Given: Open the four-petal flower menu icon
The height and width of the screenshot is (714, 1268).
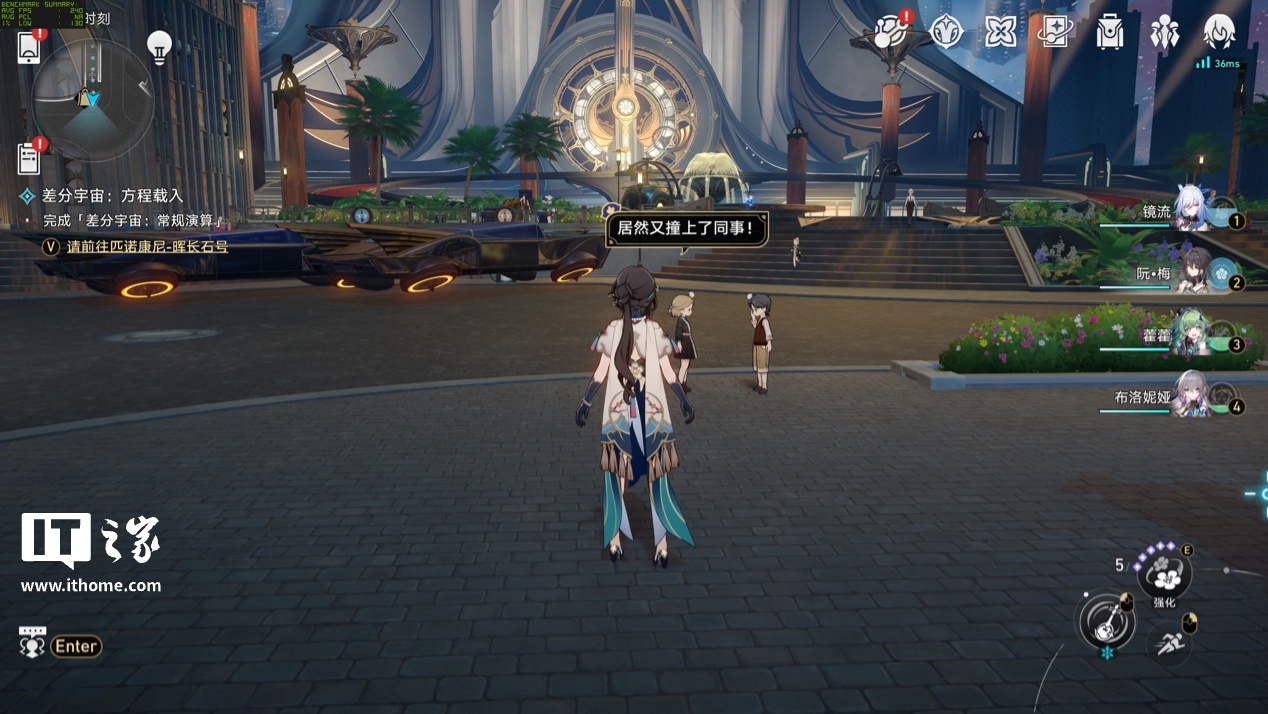Looking at the screenshot, I should pyautogui.click(x=1000, y=32).
